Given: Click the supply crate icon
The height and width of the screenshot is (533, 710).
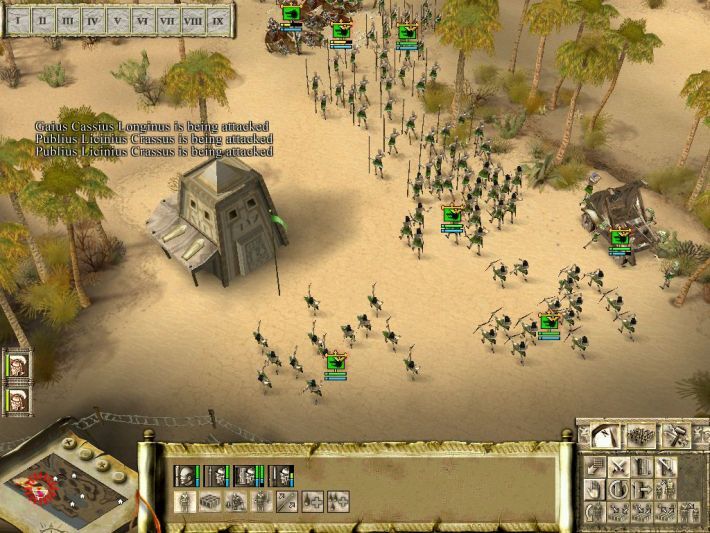Looking at the screenshot, I should click(x=211, y=501).
